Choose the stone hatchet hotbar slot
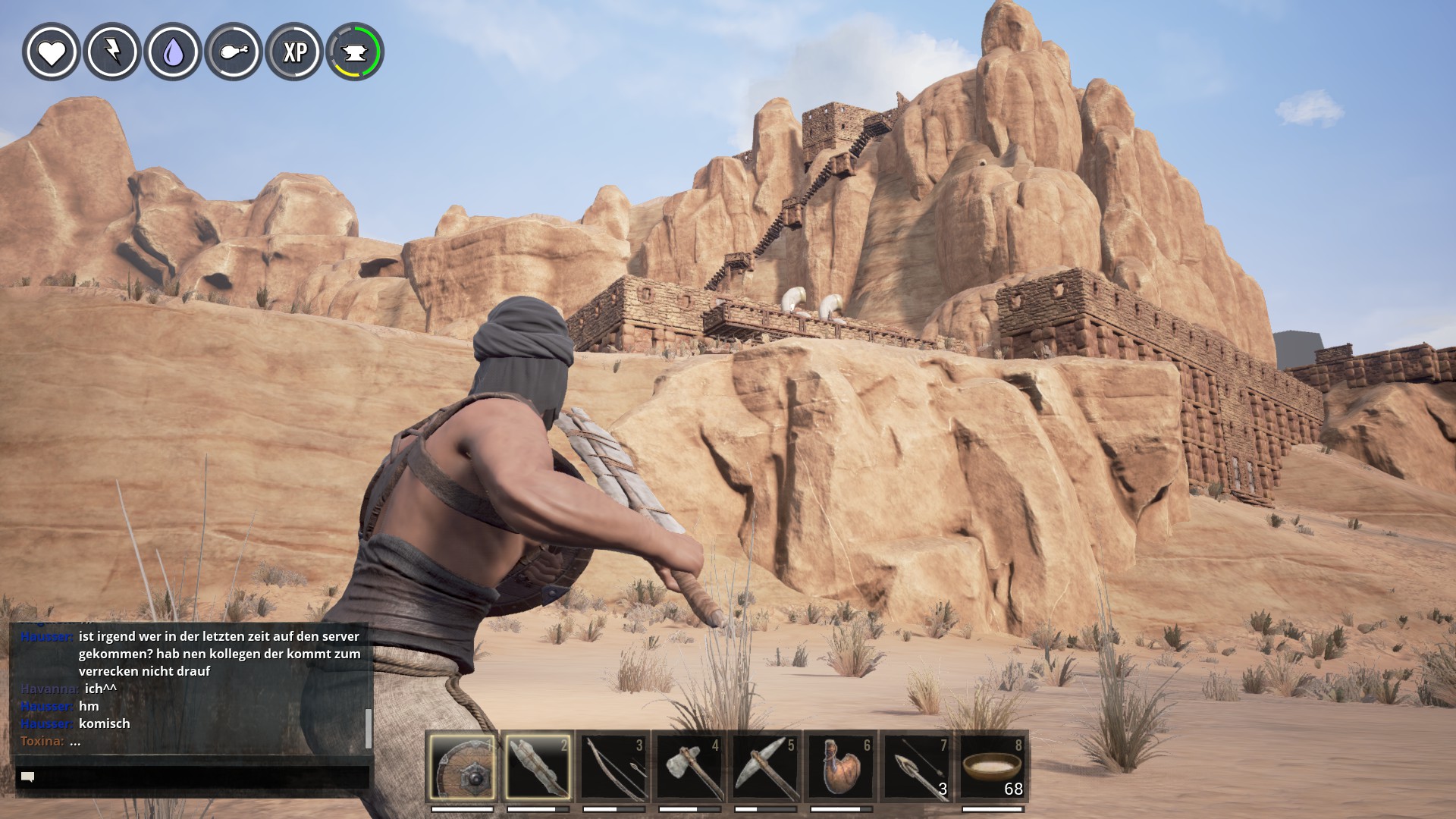This screenshot has width=1456, height=819. click(689, 767)
